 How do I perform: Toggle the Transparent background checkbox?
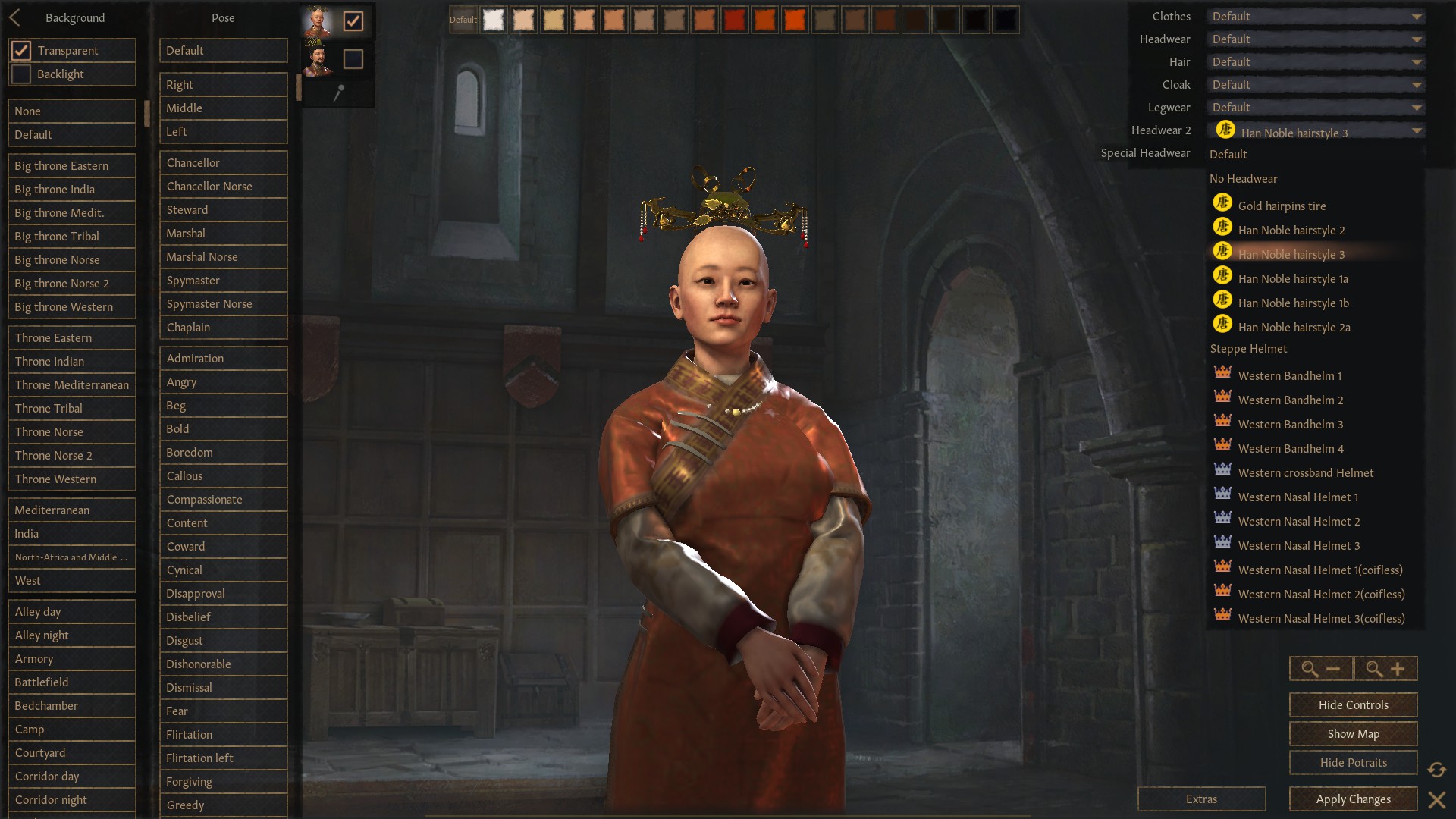(x=20, y=50)
